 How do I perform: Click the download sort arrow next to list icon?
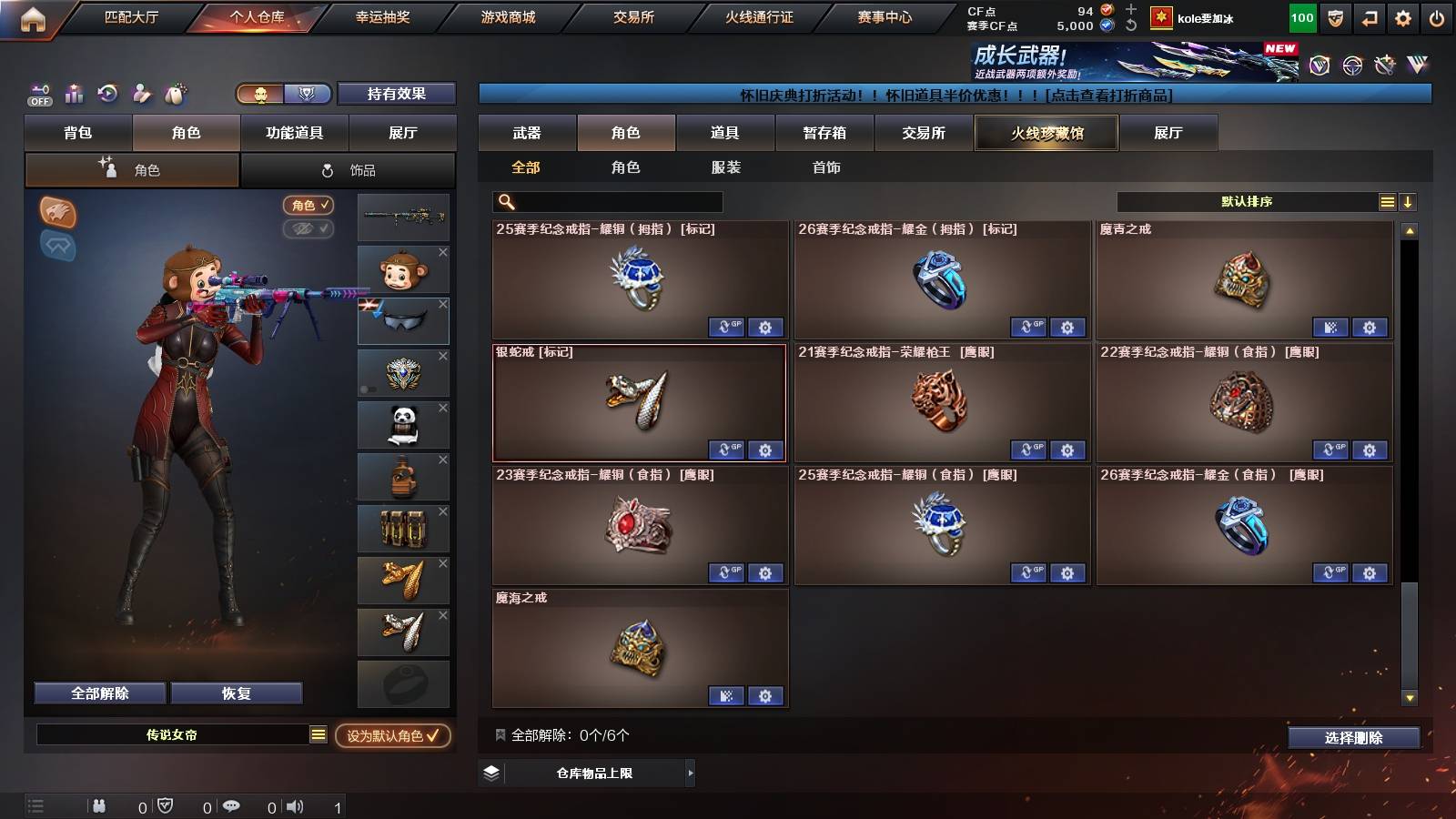click(1408, 201)
